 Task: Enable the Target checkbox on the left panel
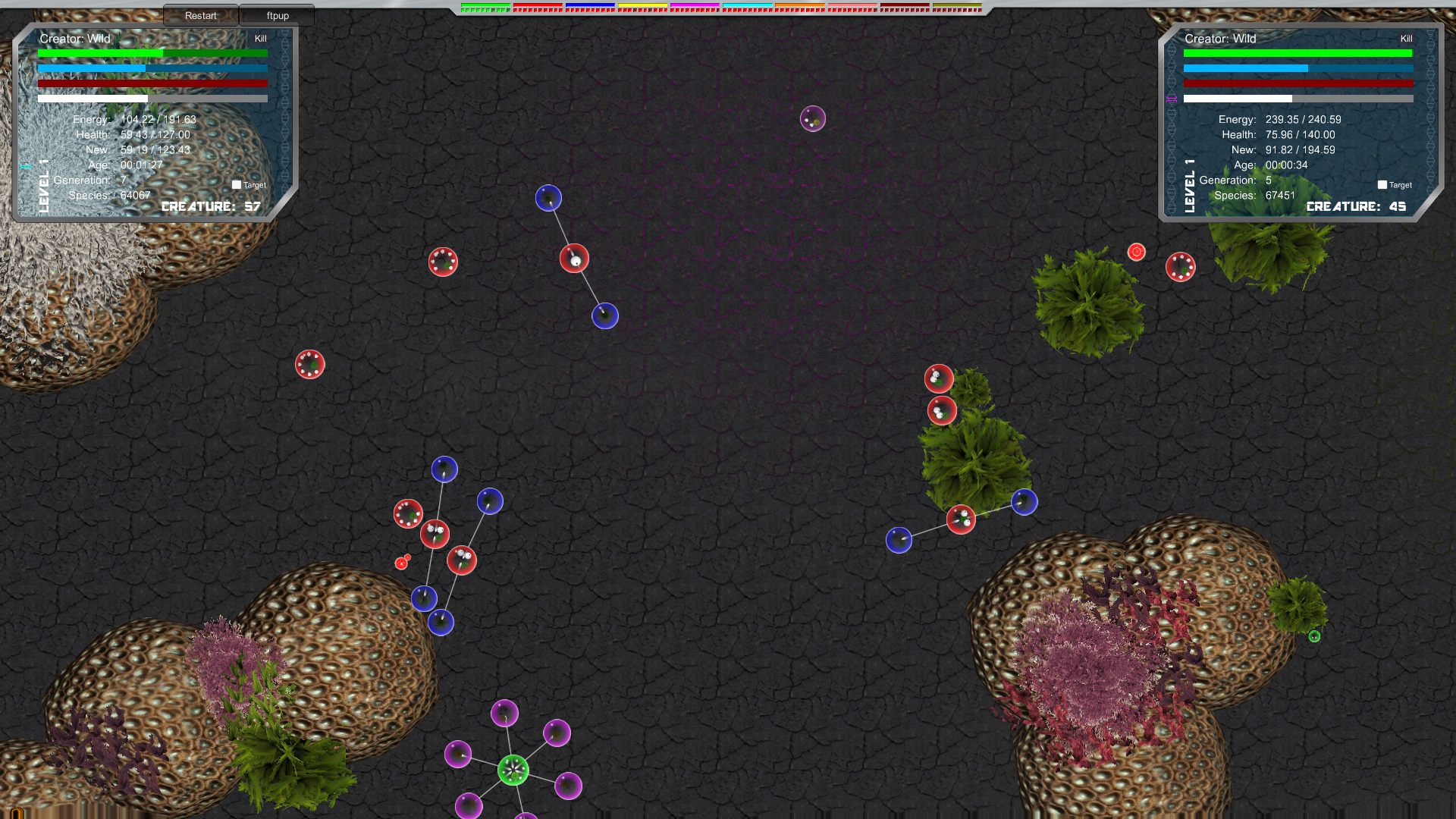click(237, 184)
